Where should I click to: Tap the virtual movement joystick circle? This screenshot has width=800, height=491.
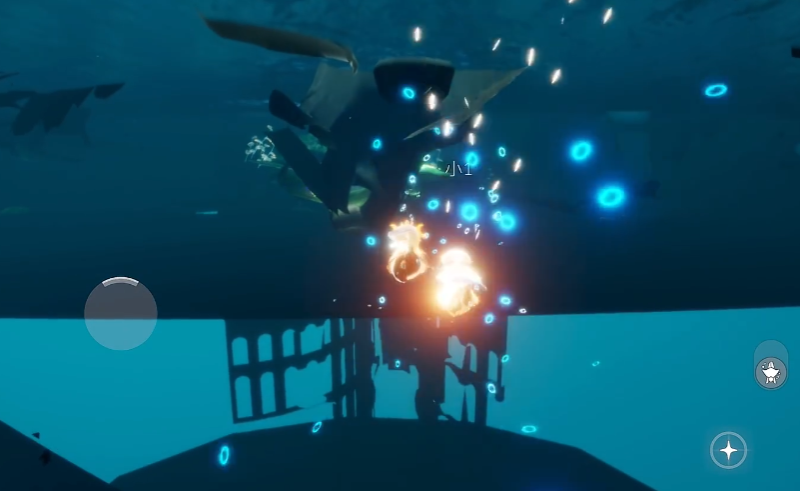(x=120, y=313)
